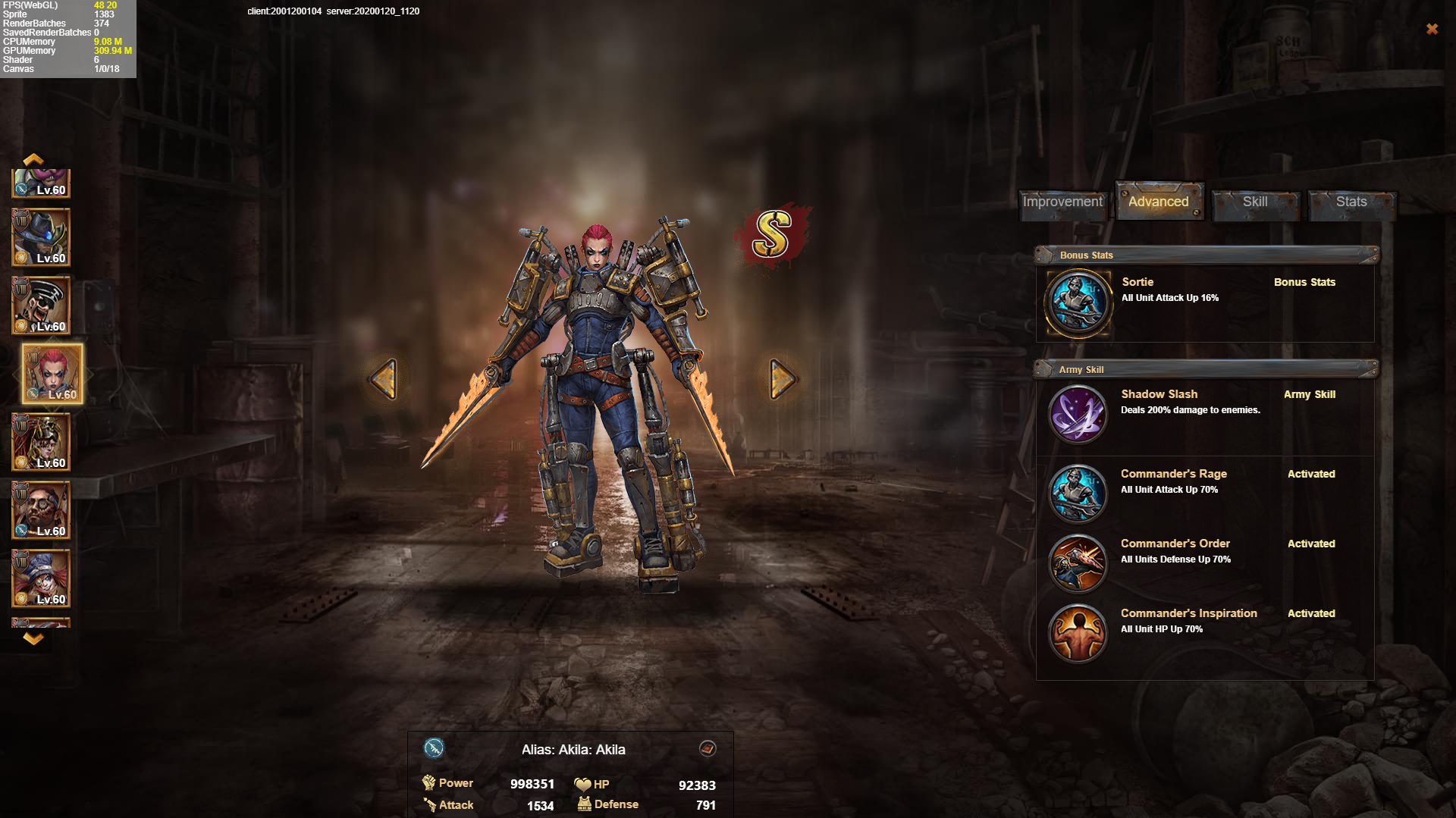Viewport: 1456px width, 818px height.
Task: Move the hero list down with the bottom chevron
Action: tap(33, 638)
